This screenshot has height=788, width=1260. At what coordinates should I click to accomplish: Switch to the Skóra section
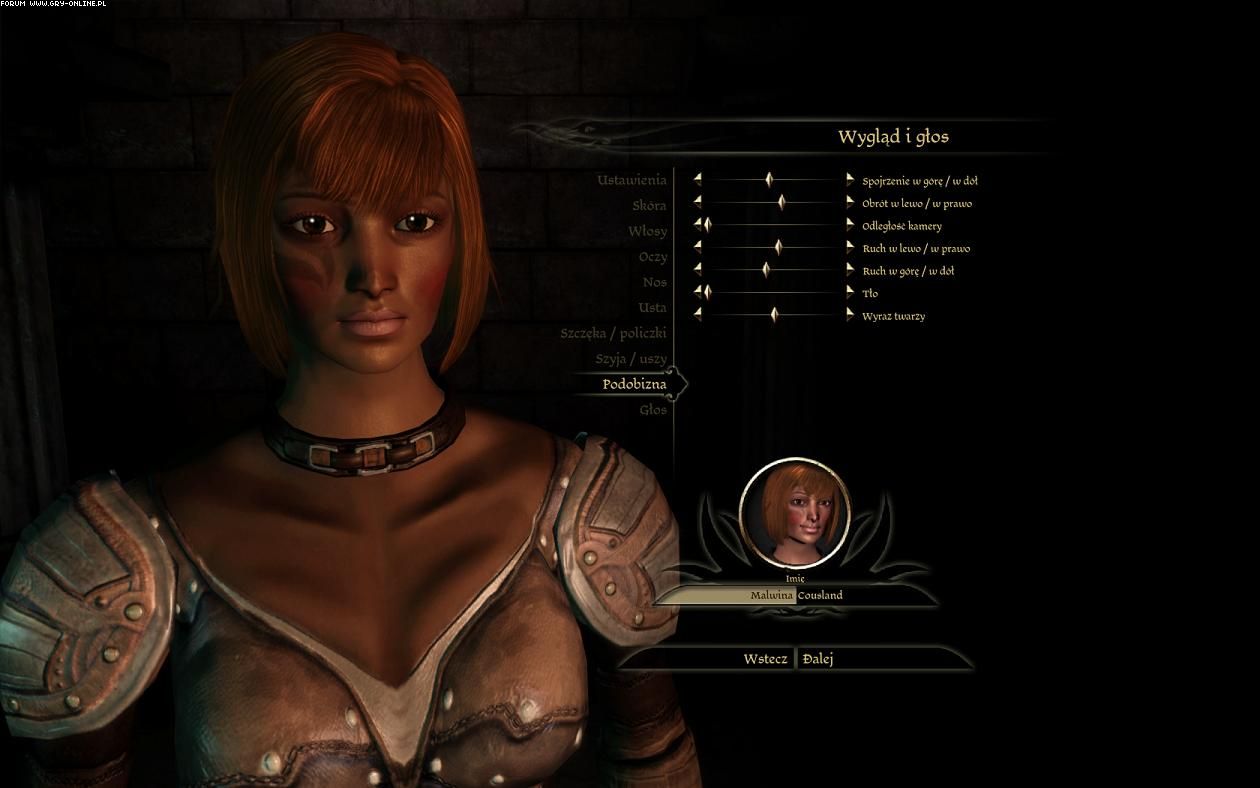[648, 206]
